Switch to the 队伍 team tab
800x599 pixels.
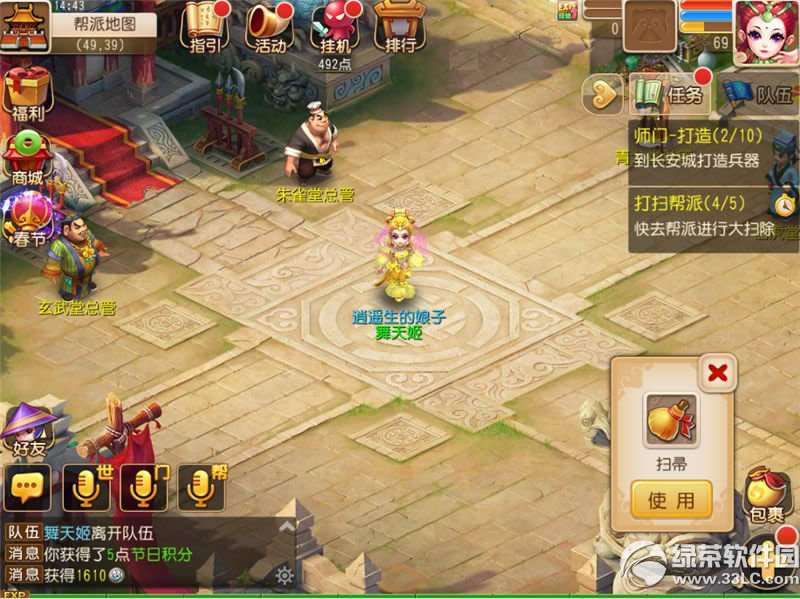click(x=758, y=95)
